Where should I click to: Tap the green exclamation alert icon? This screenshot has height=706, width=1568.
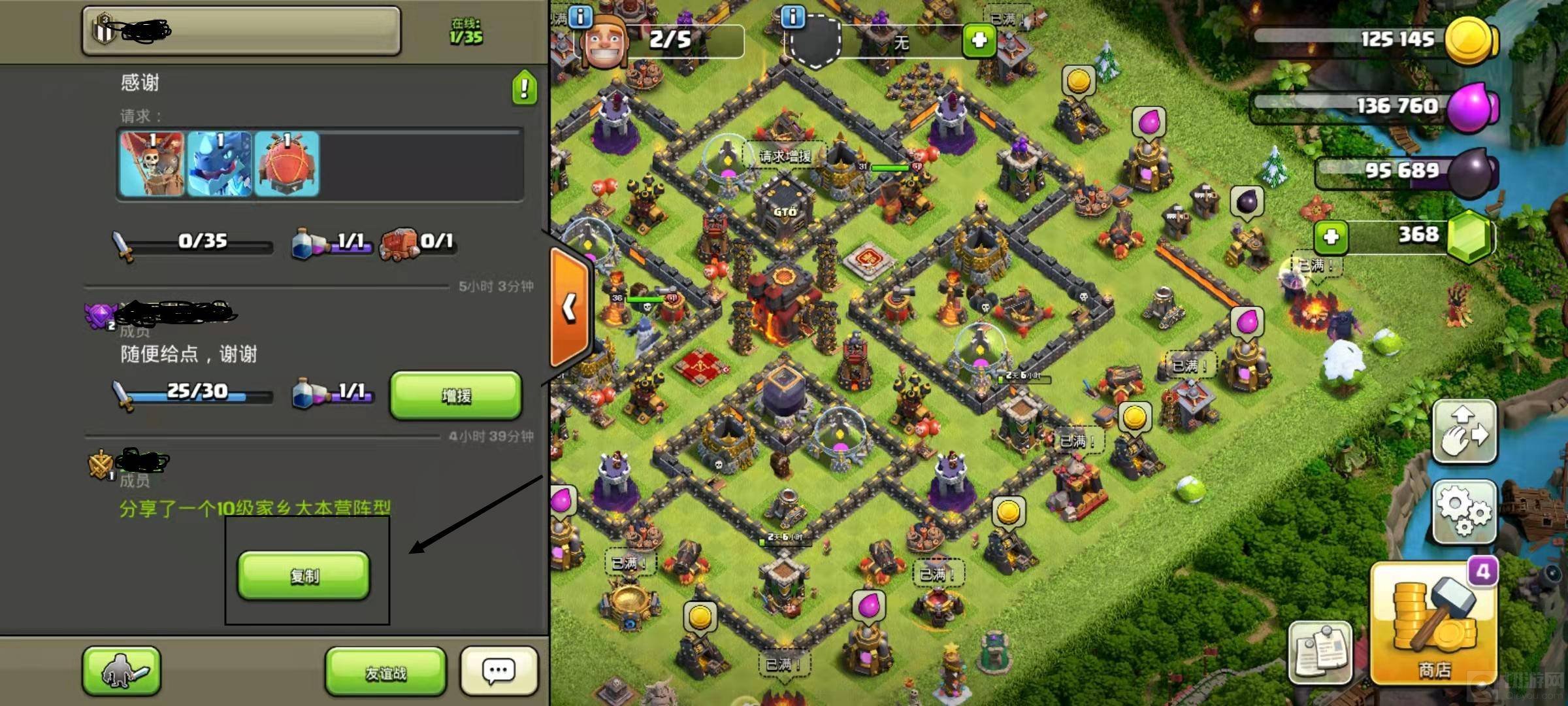tap(525, 88)
